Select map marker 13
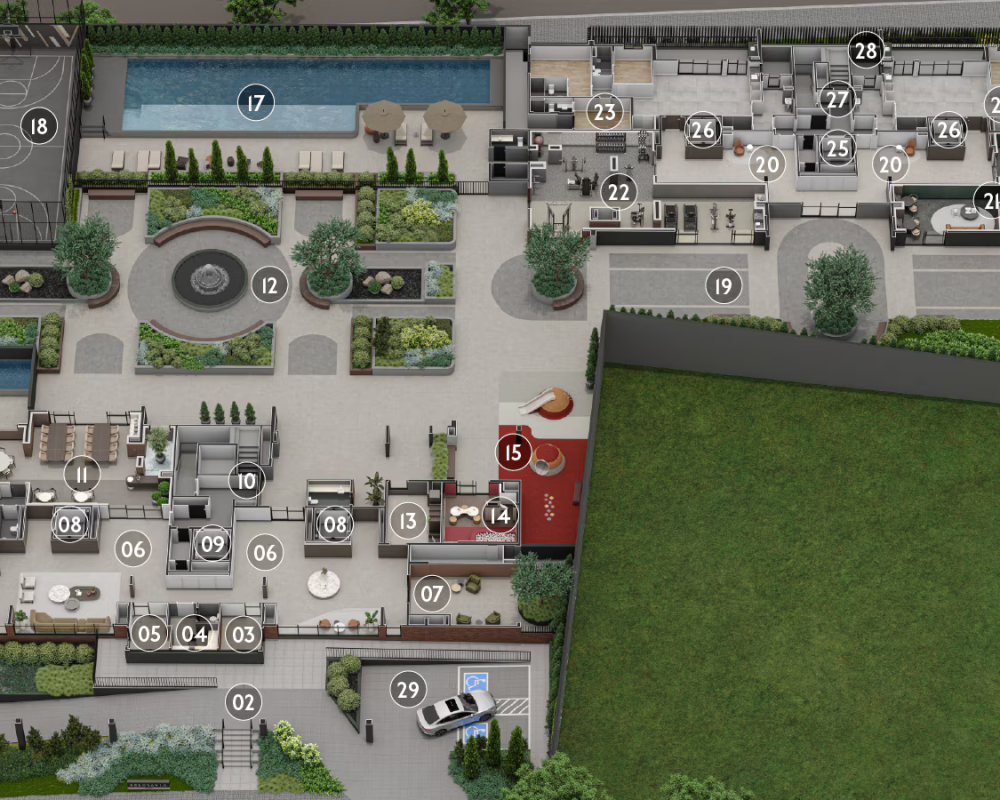Screen dimensions: 1000x800 (x=407, y=520)
